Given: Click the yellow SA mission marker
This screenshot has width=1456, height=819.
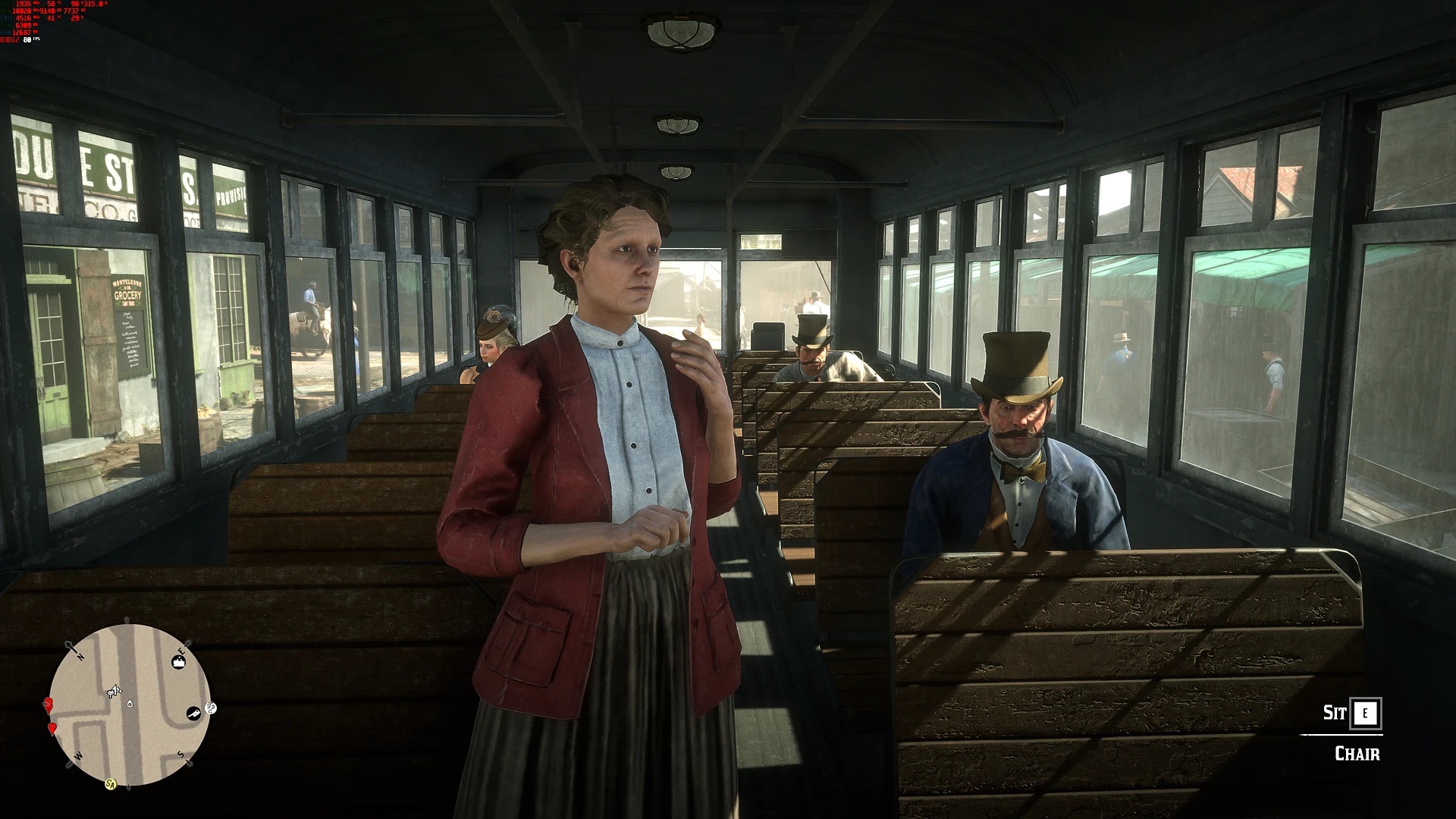Looking at the screenshot, I should [x=111, y=783].
